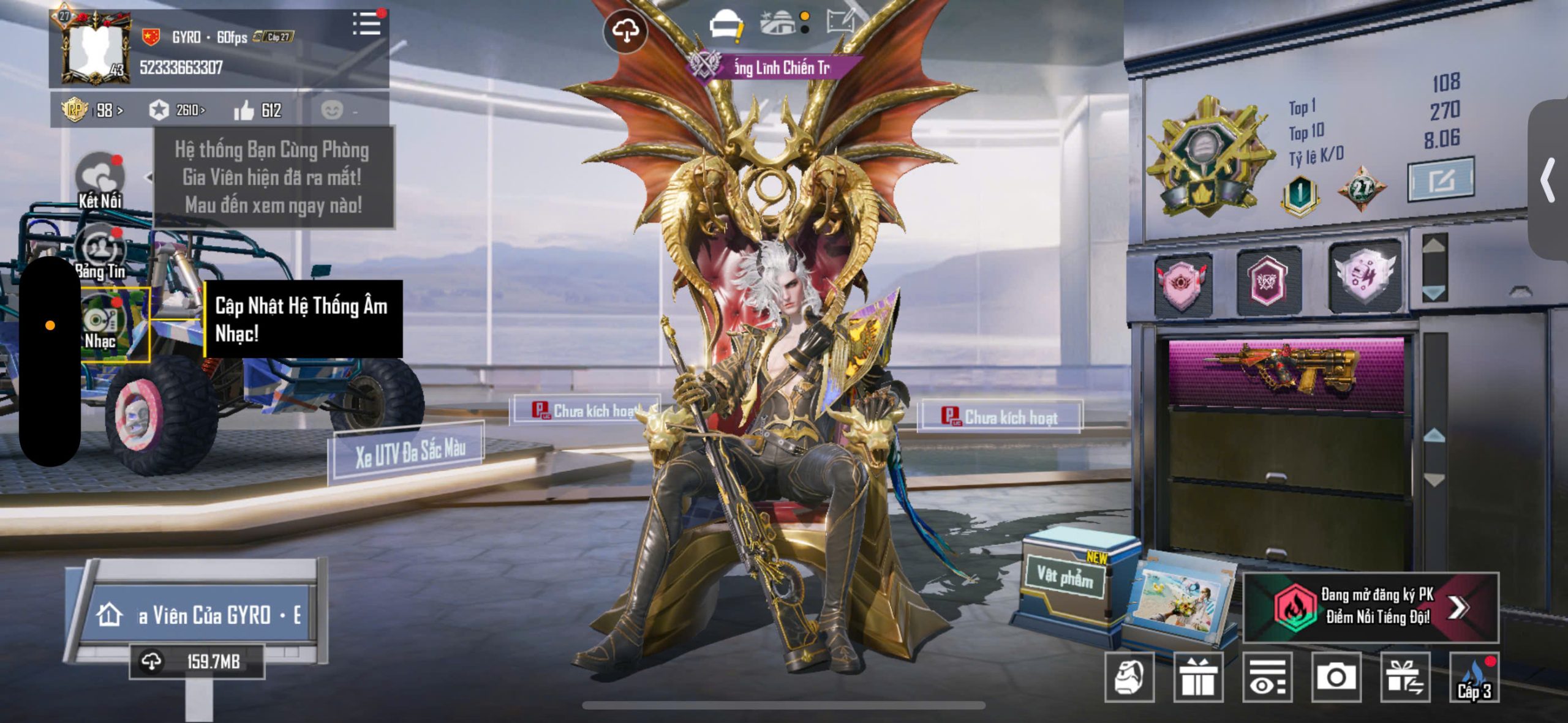Open the player avatar profile
1568x723 pixels.
96,48
